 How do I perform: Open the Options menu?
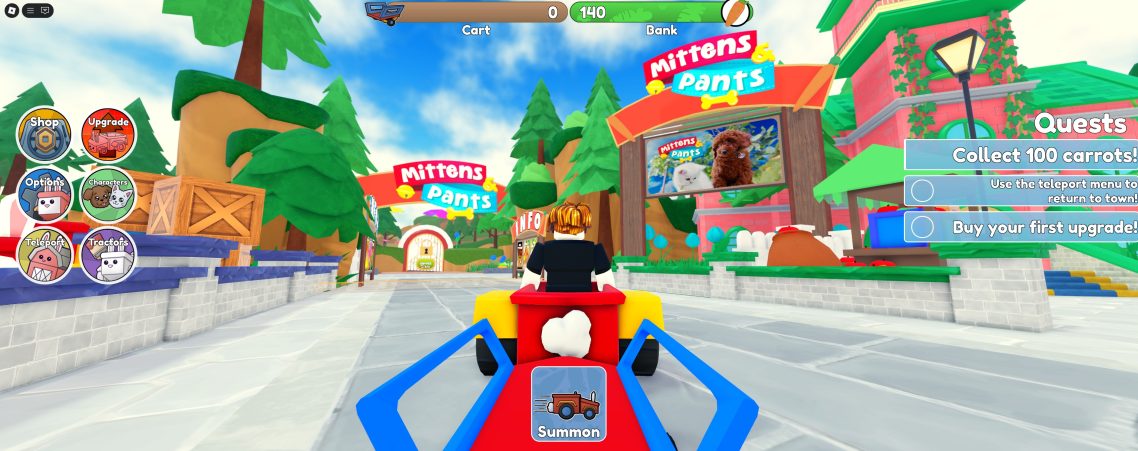(45, 194)
